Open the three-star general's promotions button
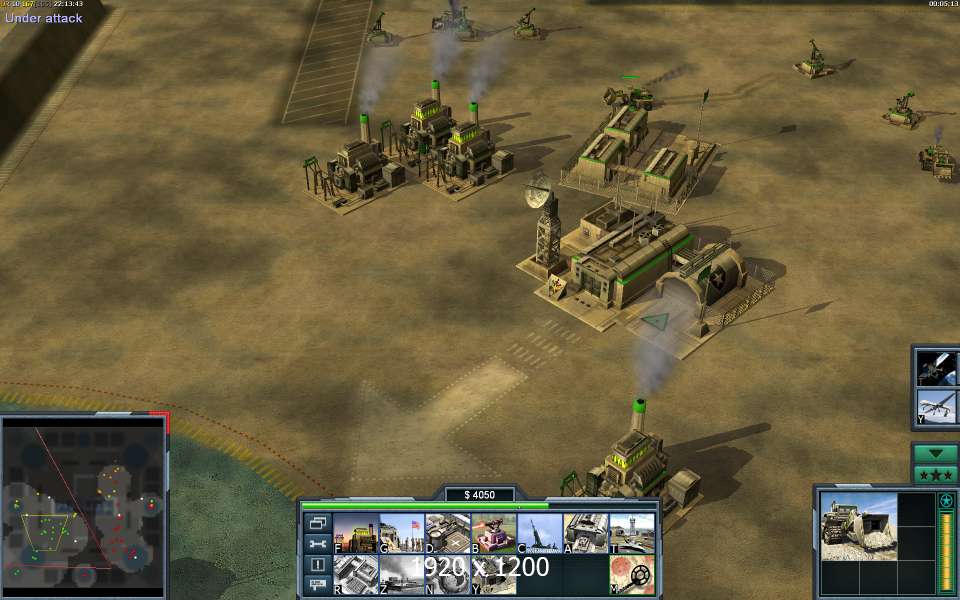 936,474
